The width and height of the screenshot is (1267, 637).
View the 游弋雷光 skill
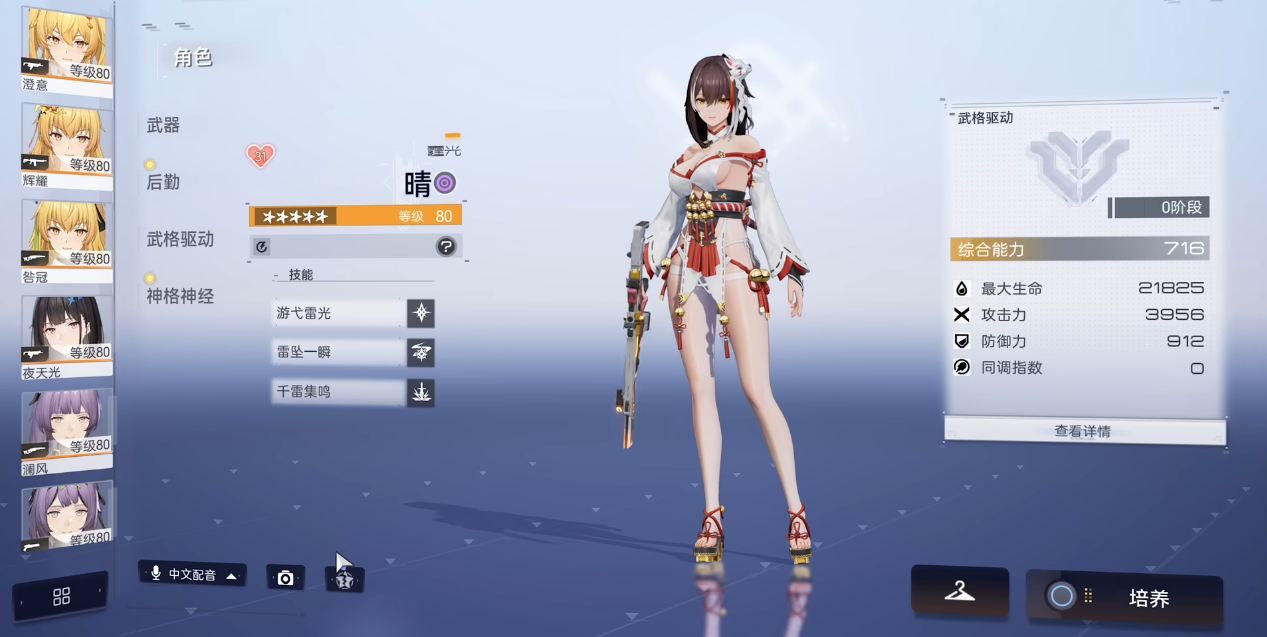click(338, 313)
